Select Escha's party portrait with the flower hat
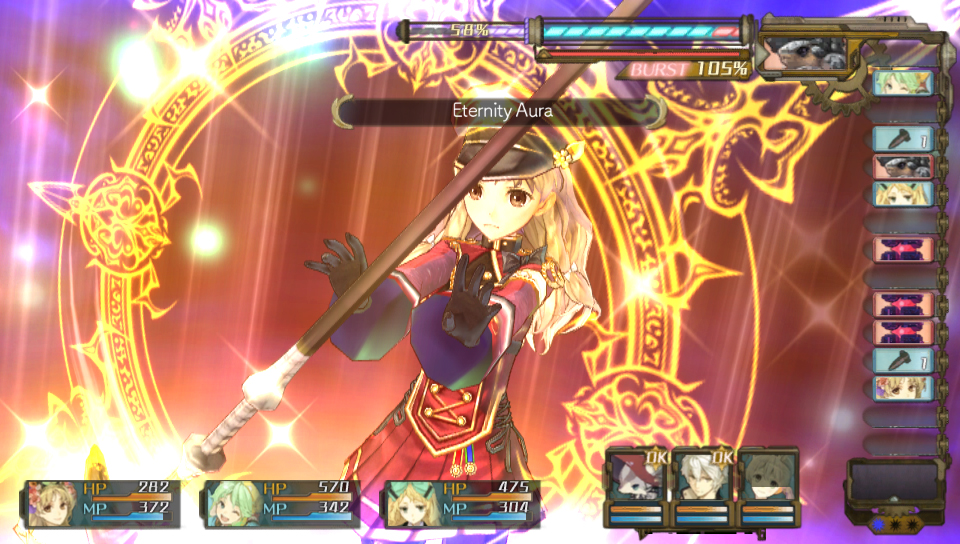Viewport: 960px width, 544px height. coord(46,501)
